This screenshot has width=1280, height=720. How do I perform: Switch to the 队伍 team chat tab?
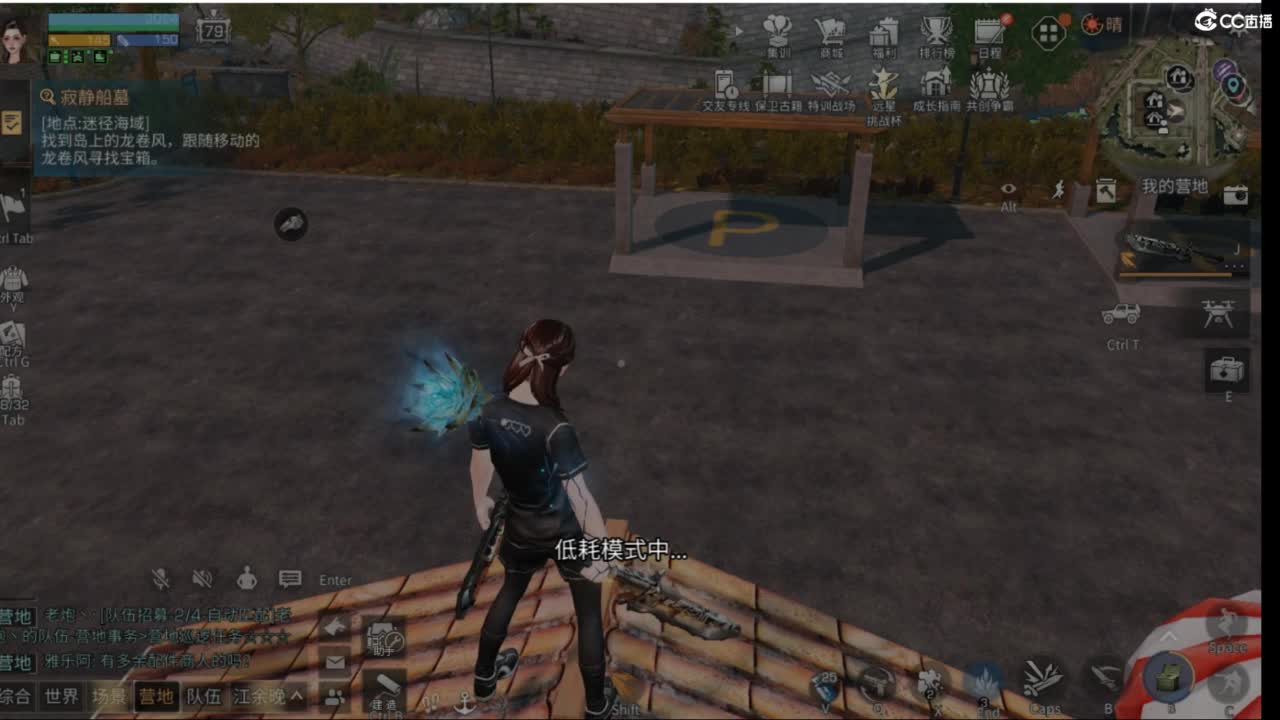pyautogui.click(x=203, y=697)
